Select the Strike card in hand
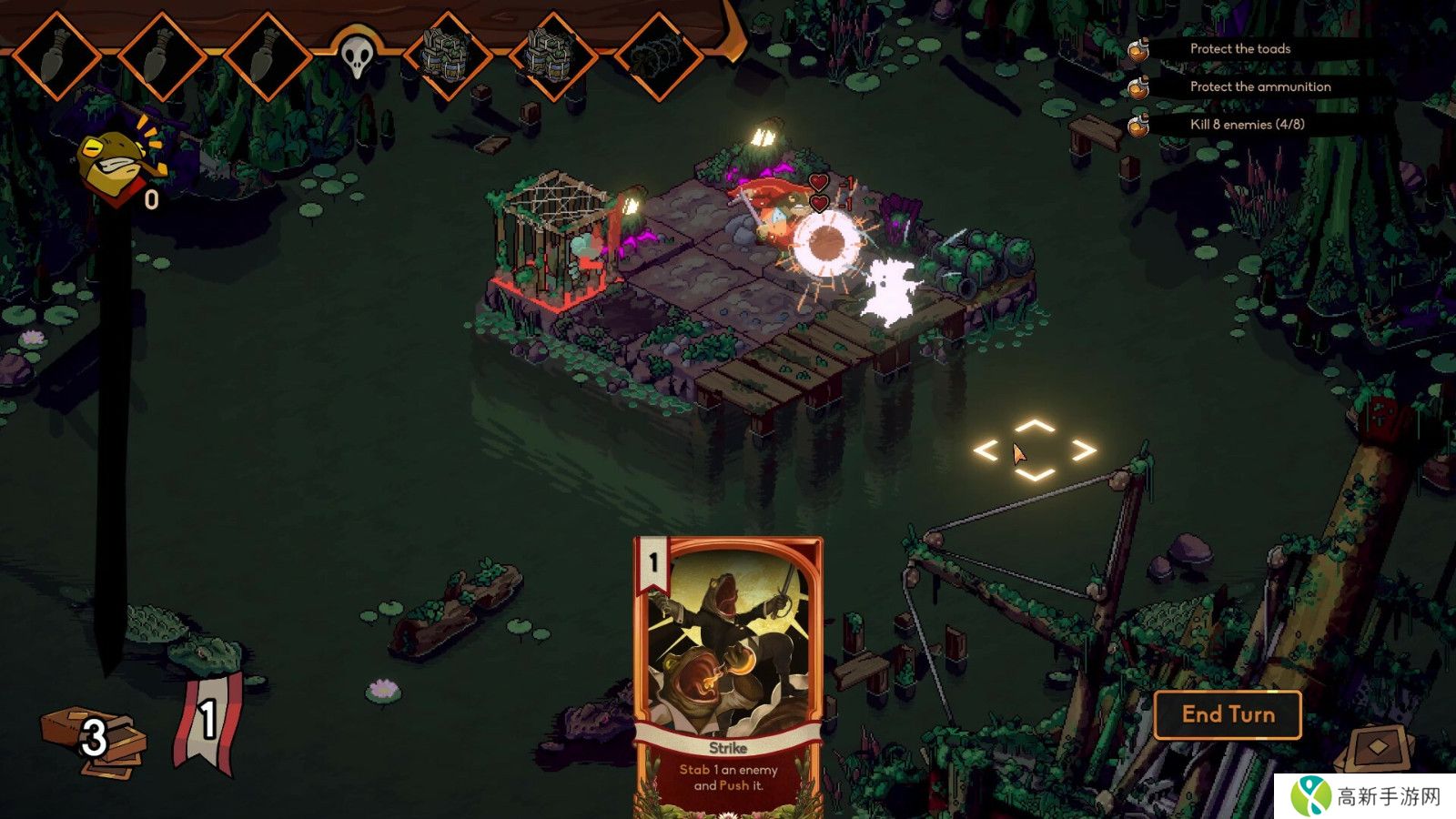The height and width of the screenshot is (819, 1456). pos(728,673)
